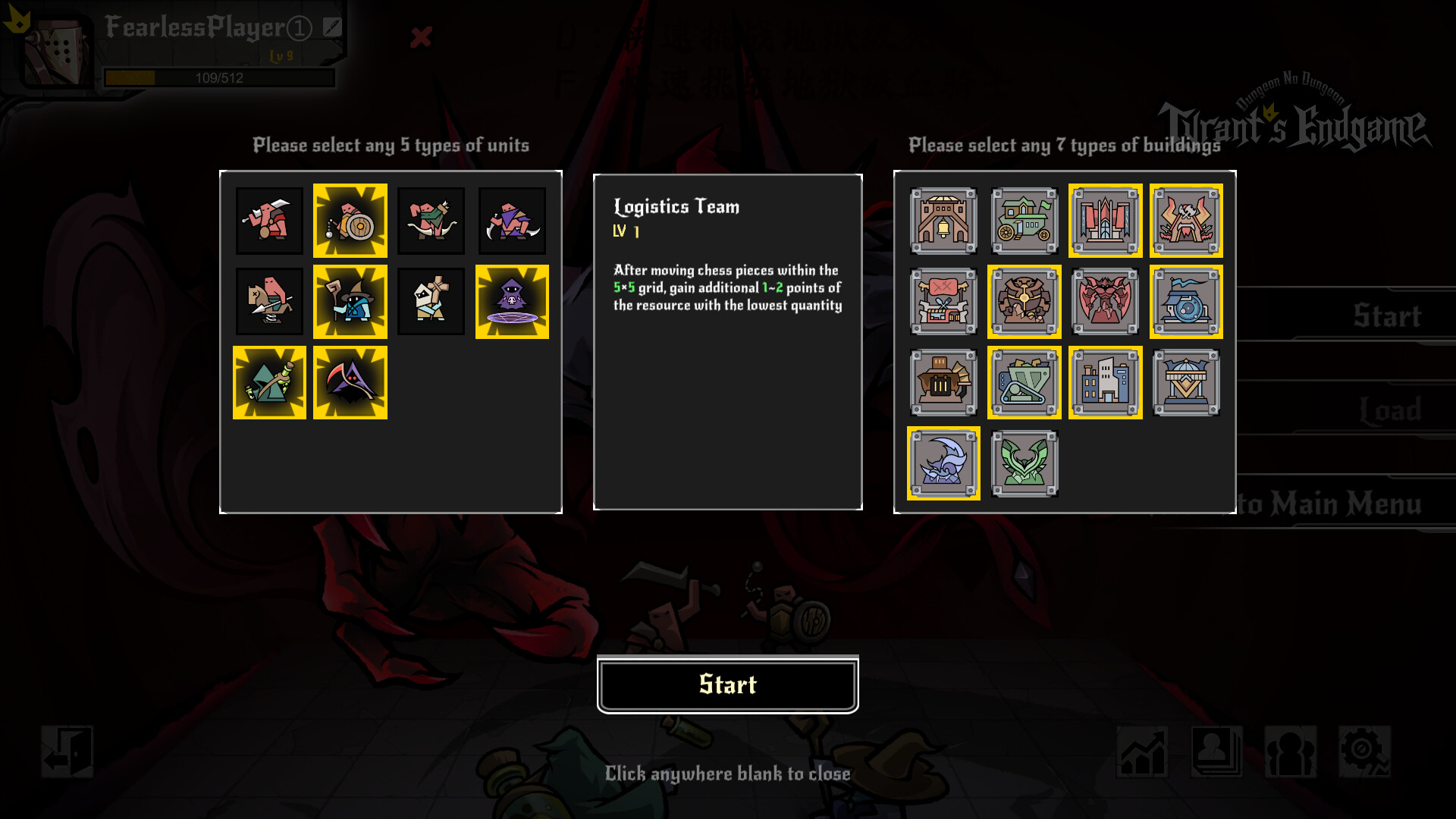Select the bell gatehouse building
Image resolution: width=1456 pixels, height=819 pixels.
click(943, 221)
